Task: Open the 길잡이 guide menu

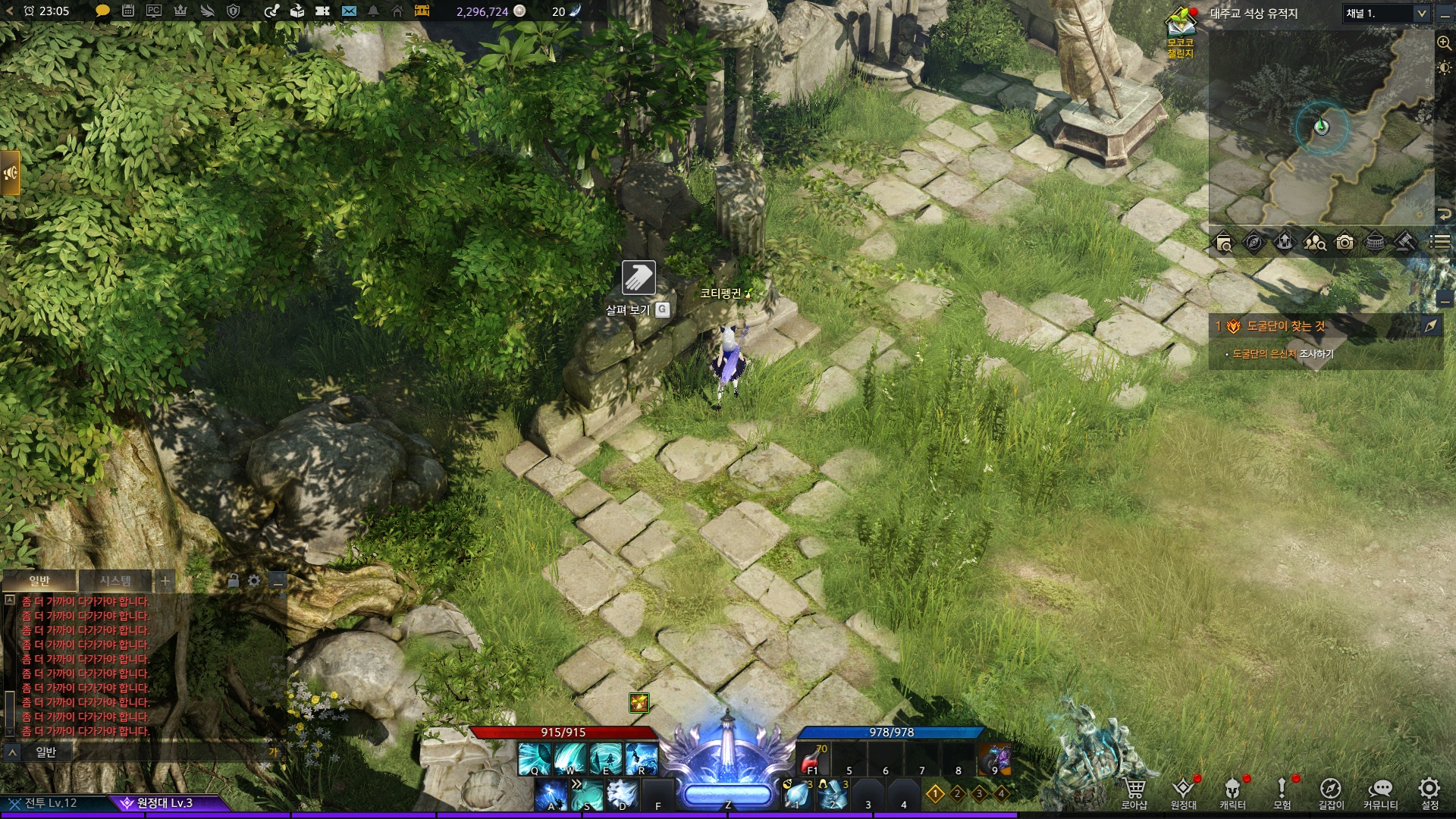Action: click(1331, 792)
